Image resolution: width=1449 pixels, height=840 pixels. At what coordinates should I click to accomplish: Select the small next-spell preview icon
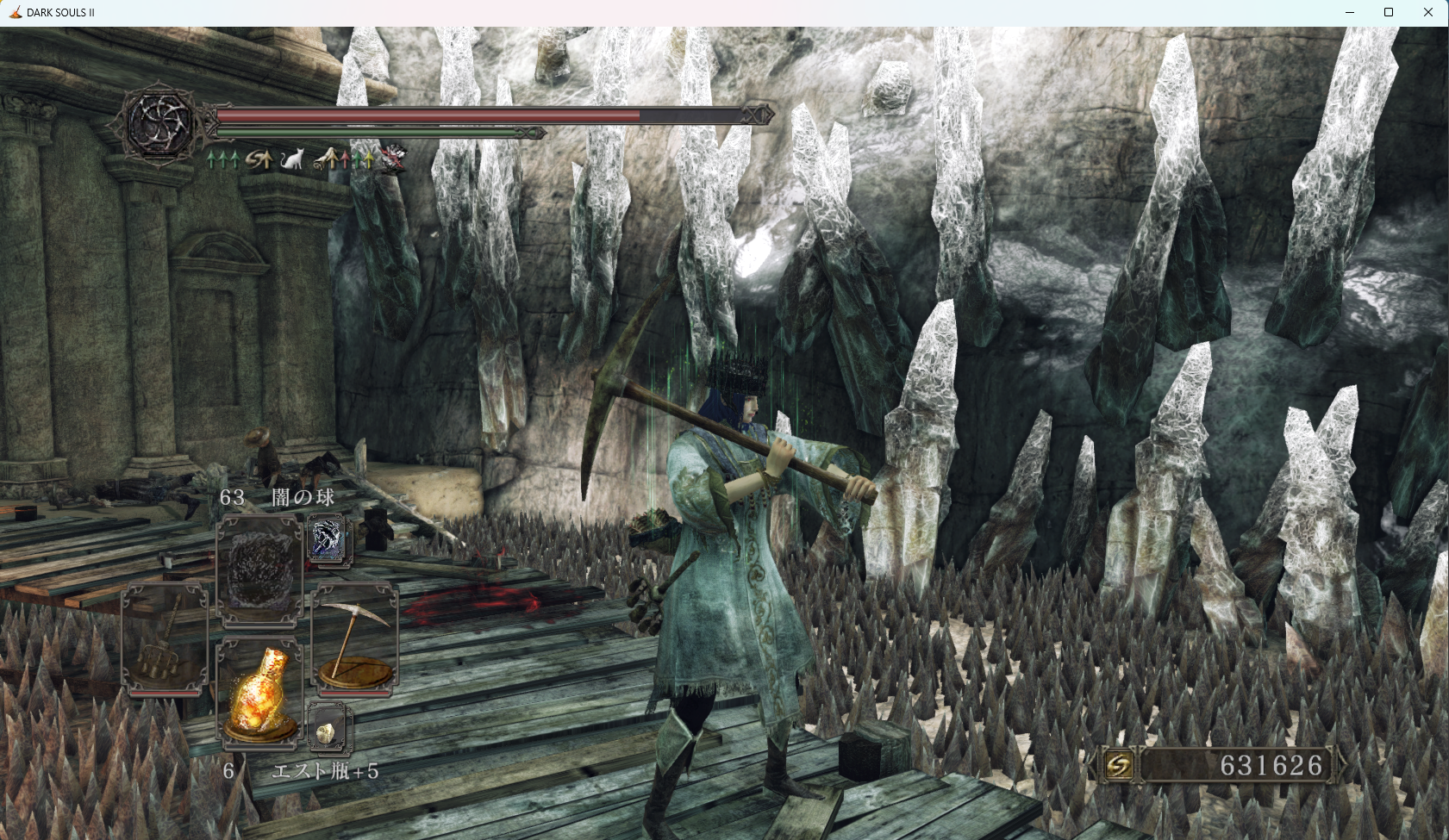(x=326, y=540)
